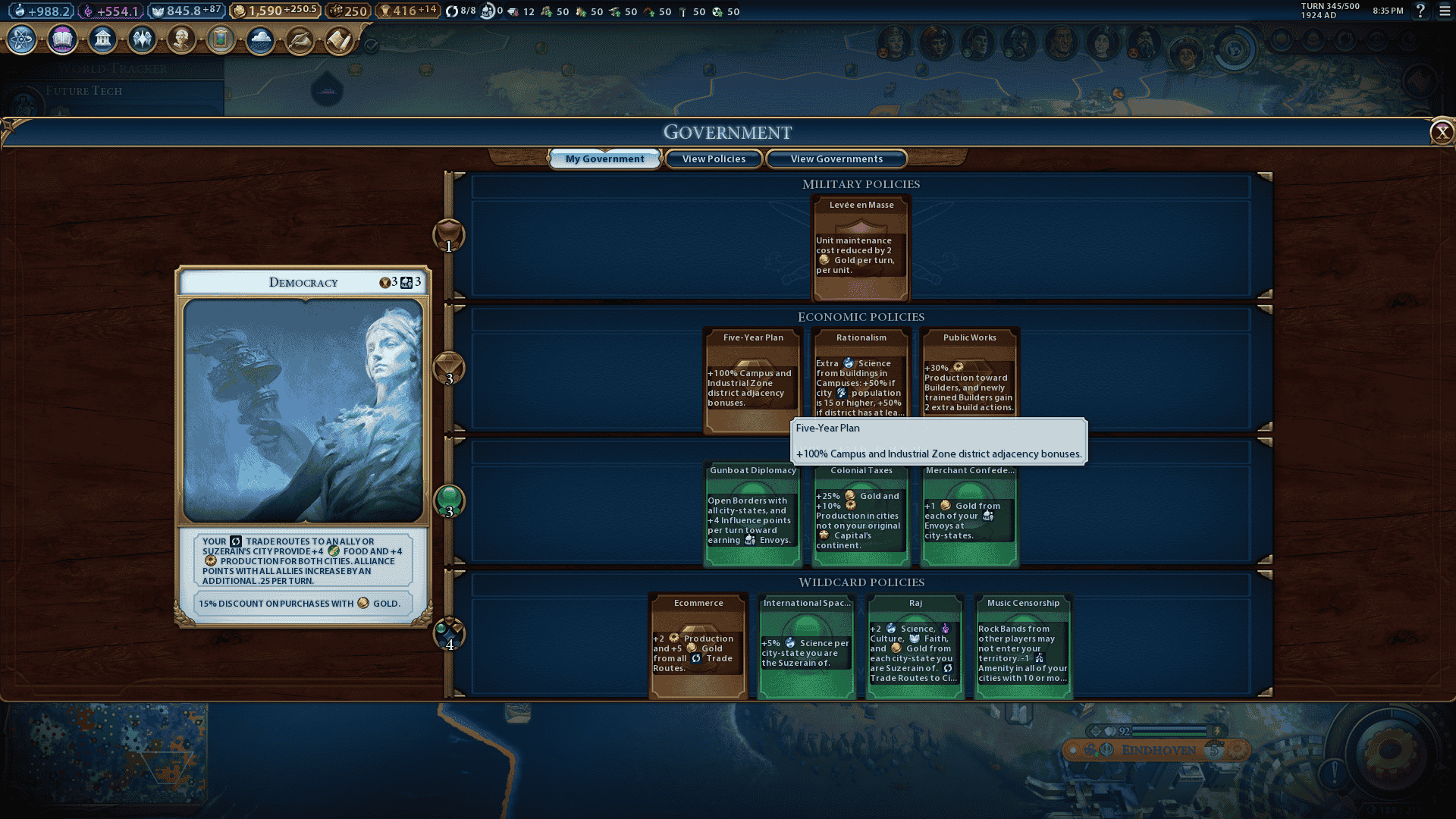Pick the Gunboat Diplomacy policy card
Image resolution: width=1456 pixels, height=819 pixels.
pyautogui.click(x=752, y=513)
